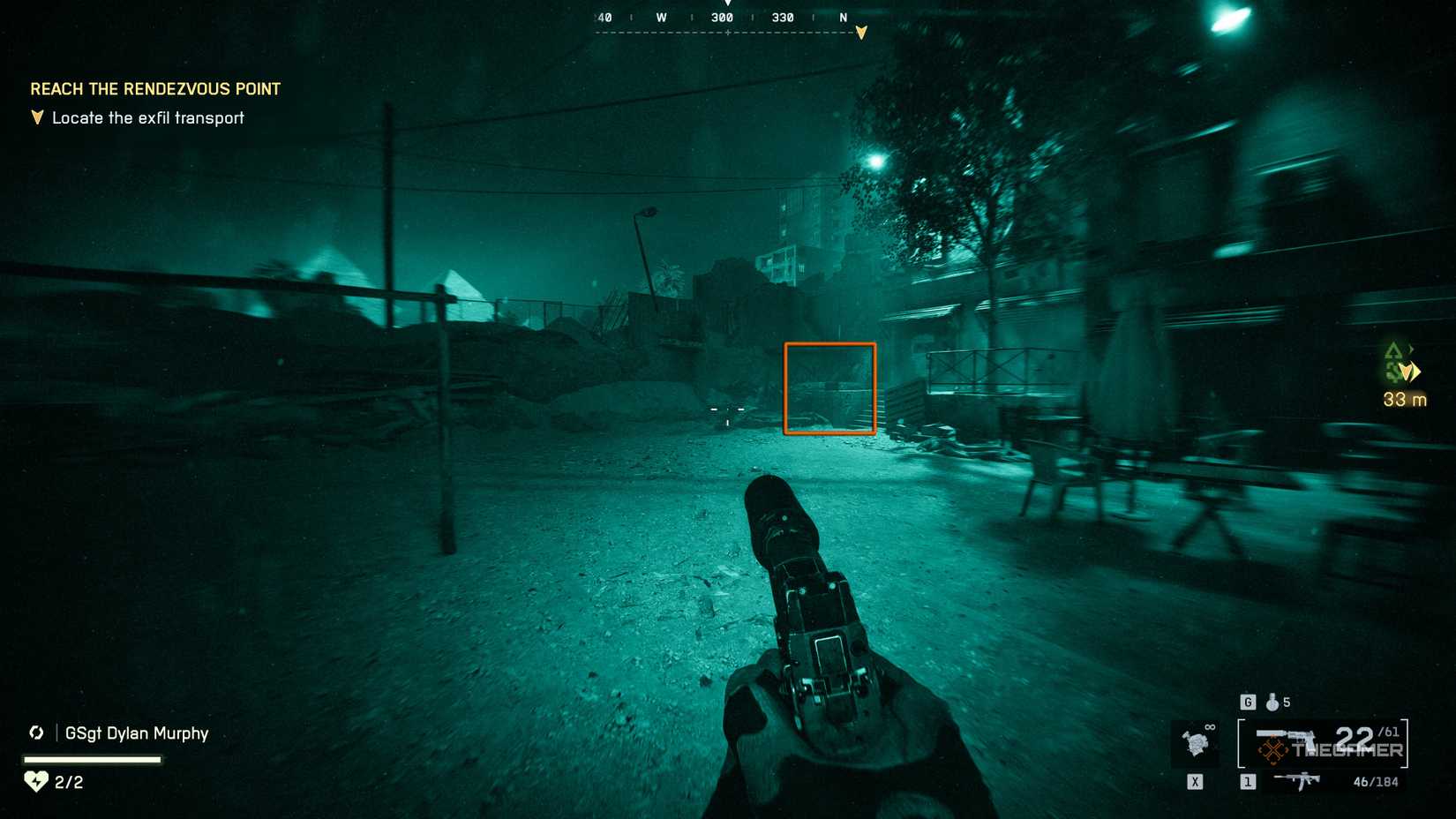Click the orange target box in the street

tap(829, 387)
